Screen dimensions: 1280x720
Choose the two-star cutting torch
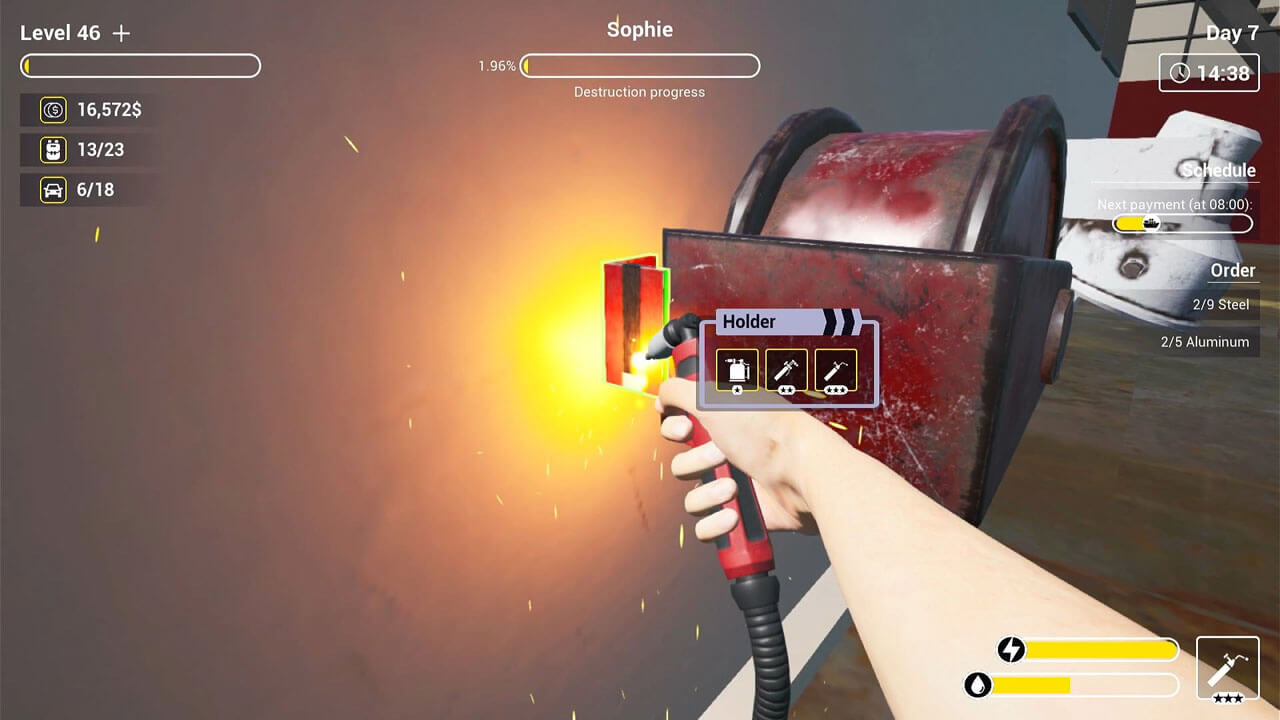click(x=786, y=370)
